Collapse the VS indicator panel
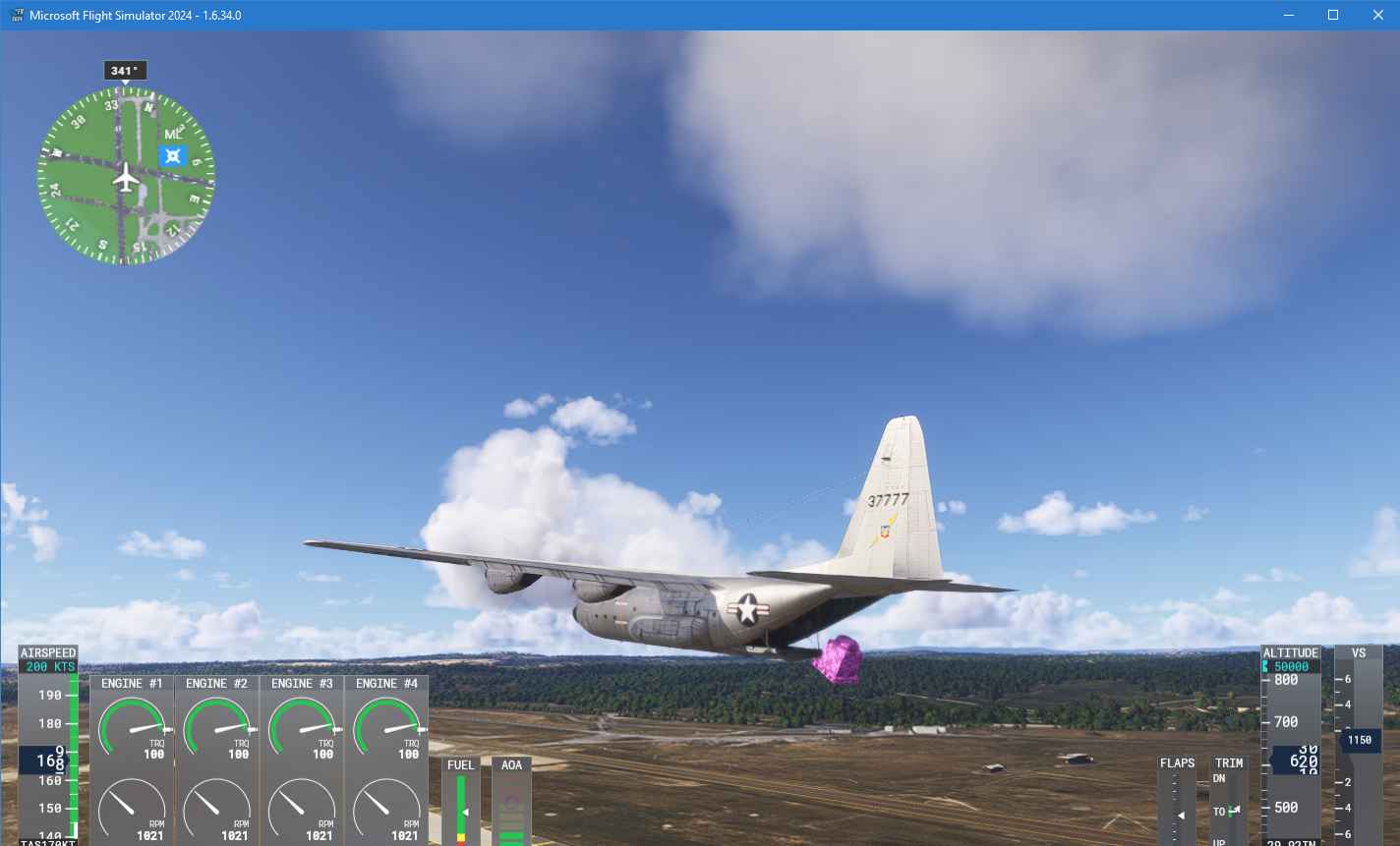The width and height of the screenshot is (1400, 846). point(1358,652)
